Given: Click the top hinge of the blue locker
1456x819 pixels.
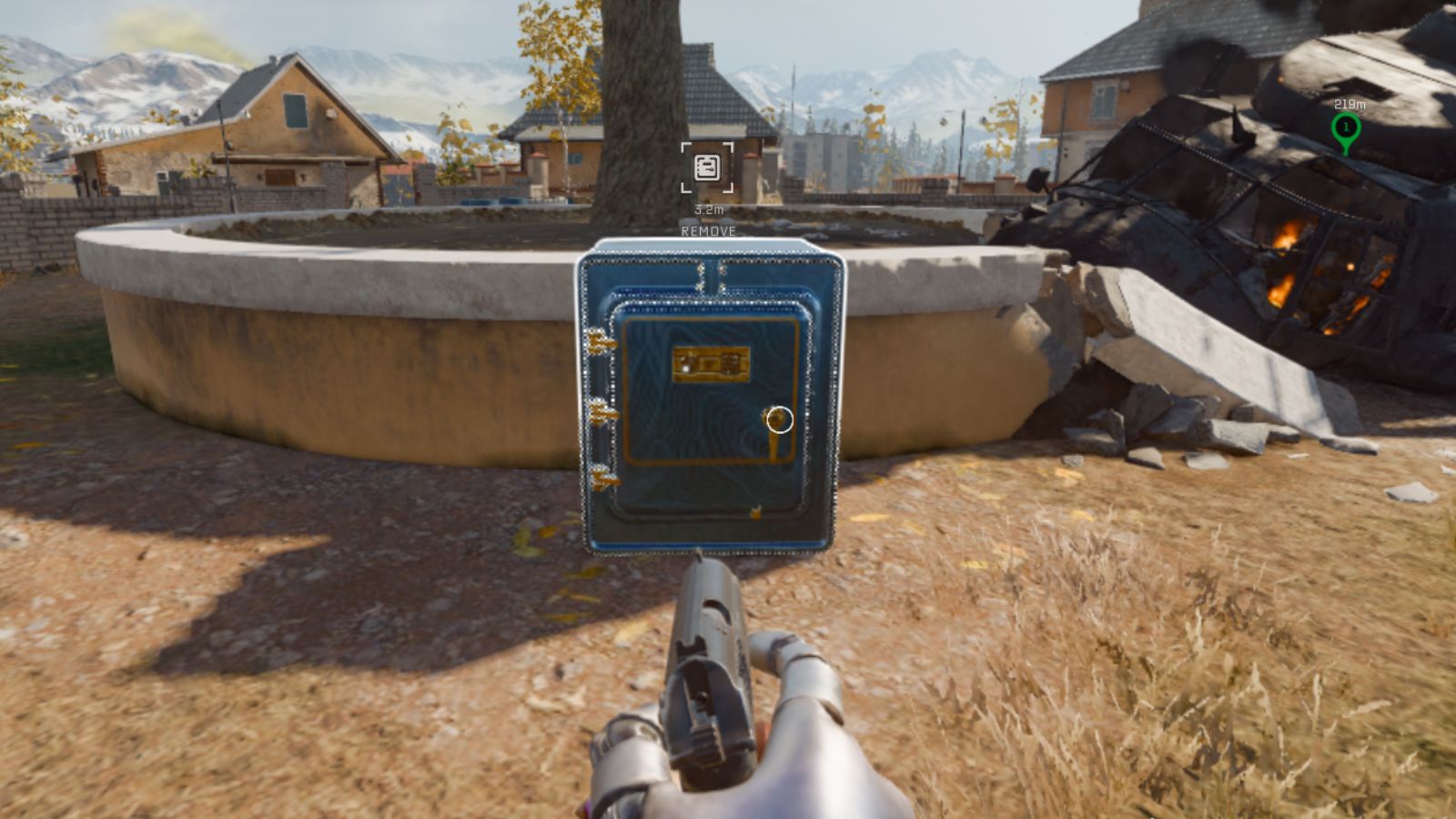Looking at the screenshot, I should (x=601, y=341).
